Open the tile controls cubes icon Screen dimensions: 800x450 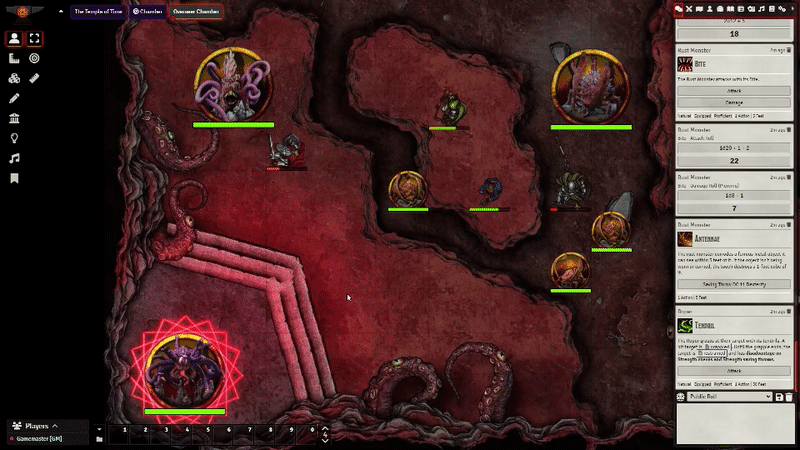[x=14, y=79]
